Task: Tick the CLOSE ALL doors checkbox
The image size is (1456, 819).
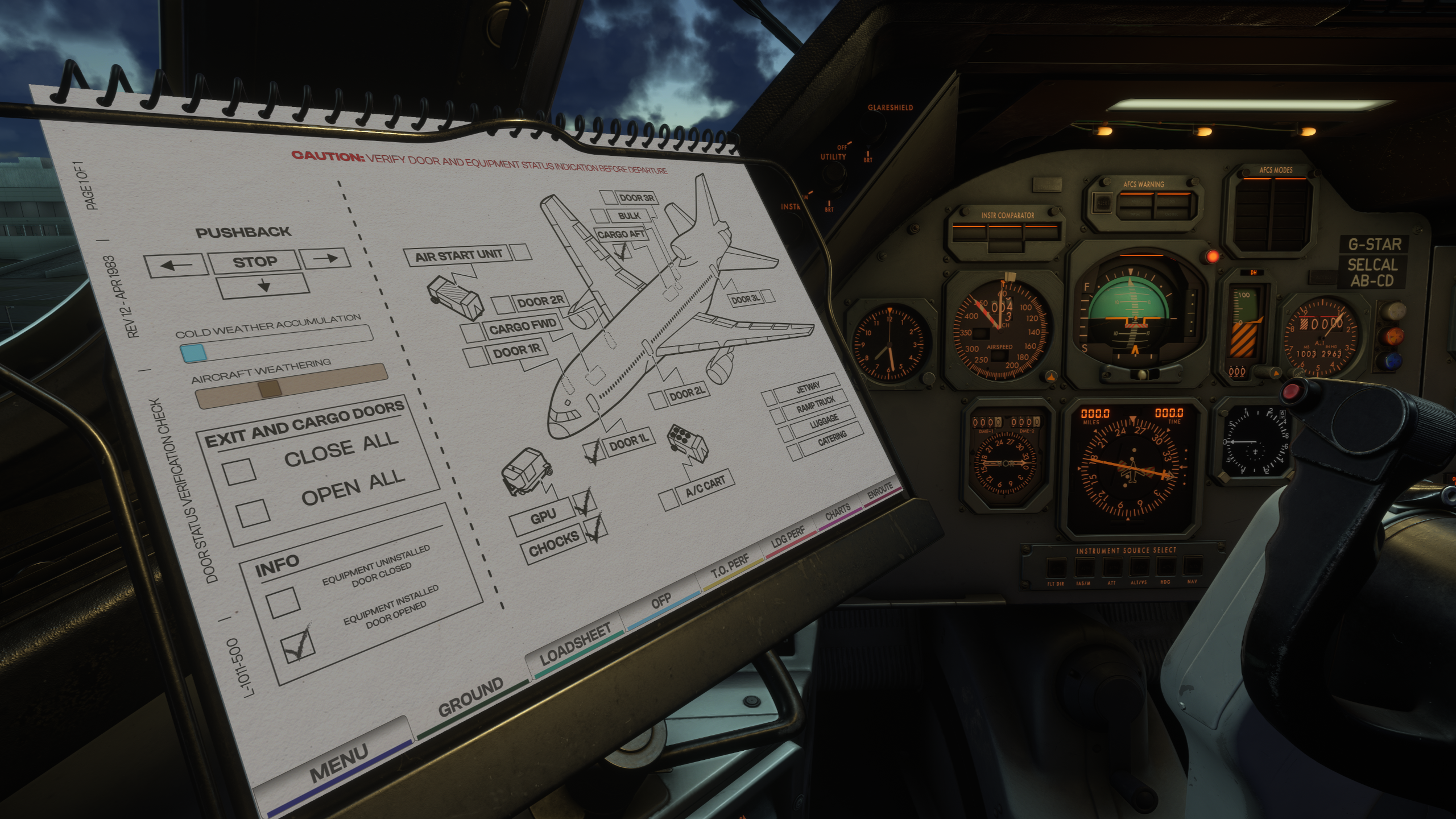Action: pyautogui.click(x=239, y=471)
